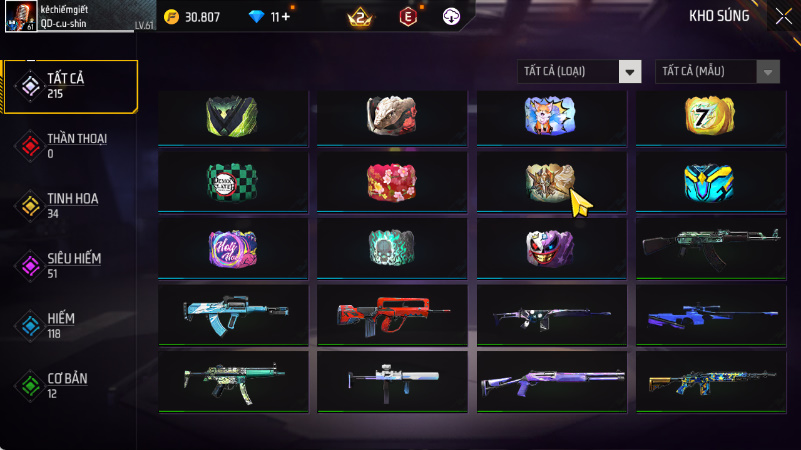Open the Tất Cả (Loại) type dropdown
The image size is (801, 450).
pyautogui.click(x=579, y=71)
